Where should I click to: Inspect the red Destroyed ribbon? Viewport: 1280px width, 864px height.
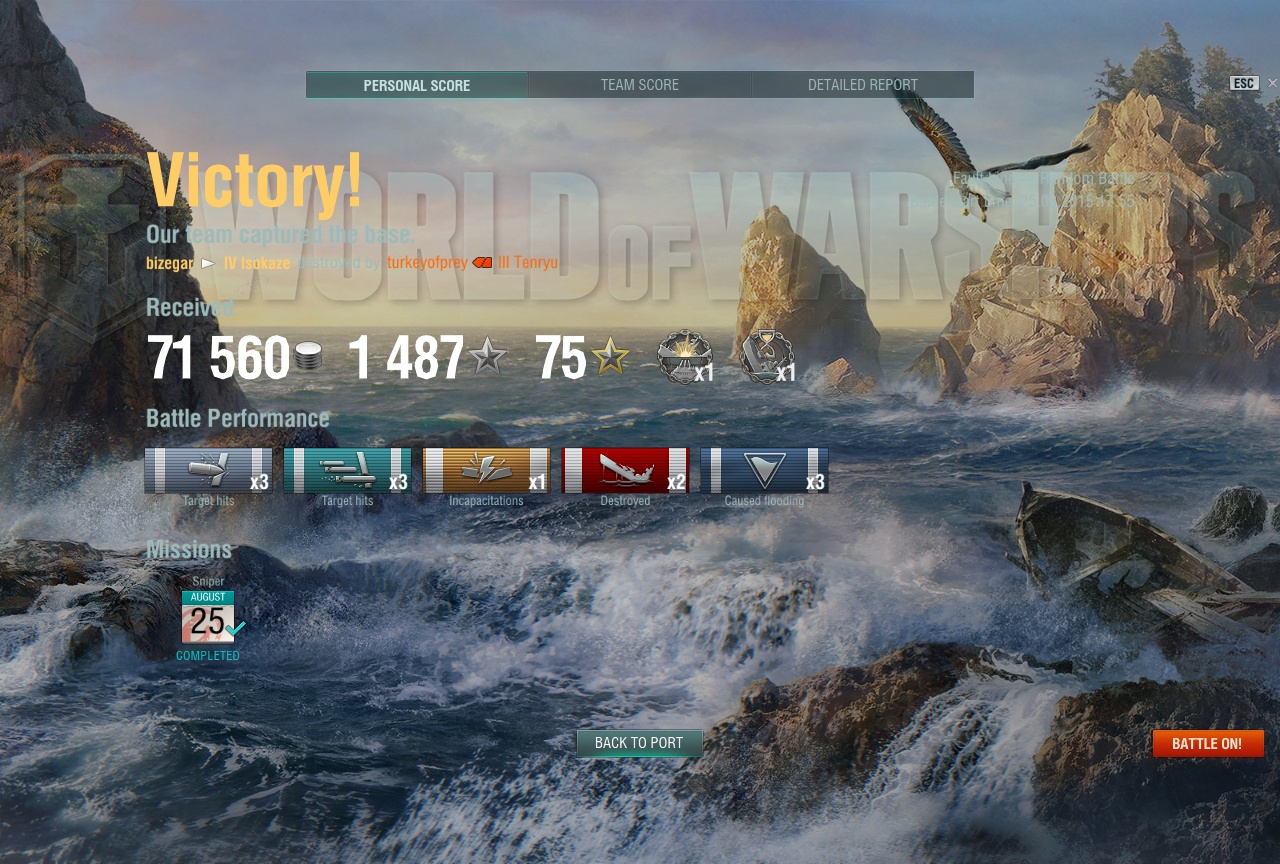[625, 471]
